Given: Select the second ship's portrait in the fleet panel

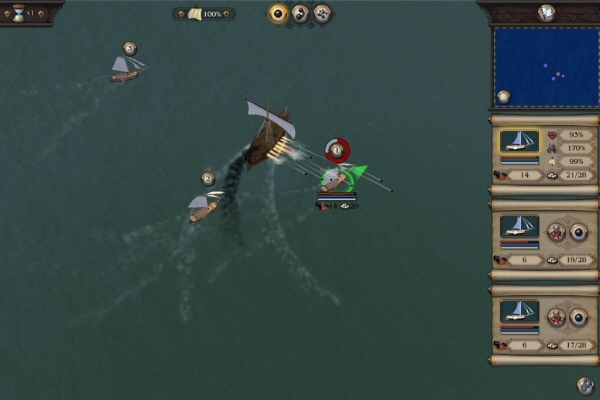Looking at the screenshot, I should tap(519, 226).
